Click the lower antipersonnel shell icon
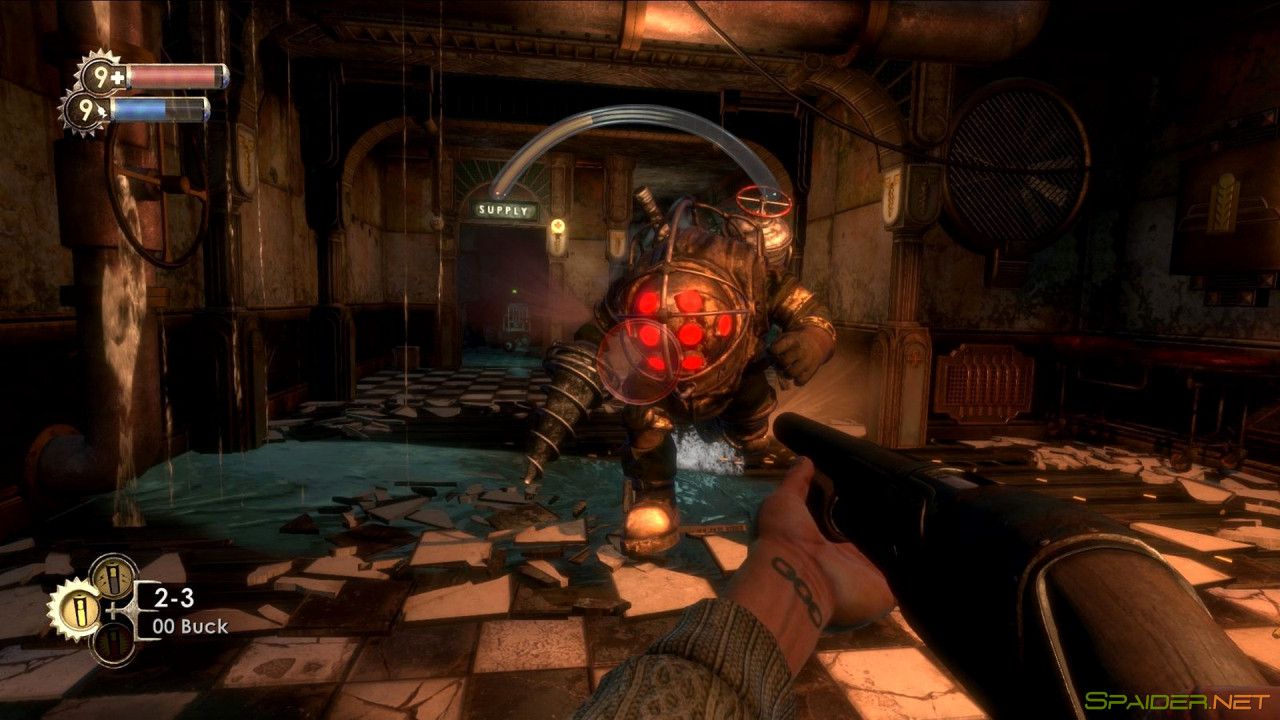 [114, 646]
